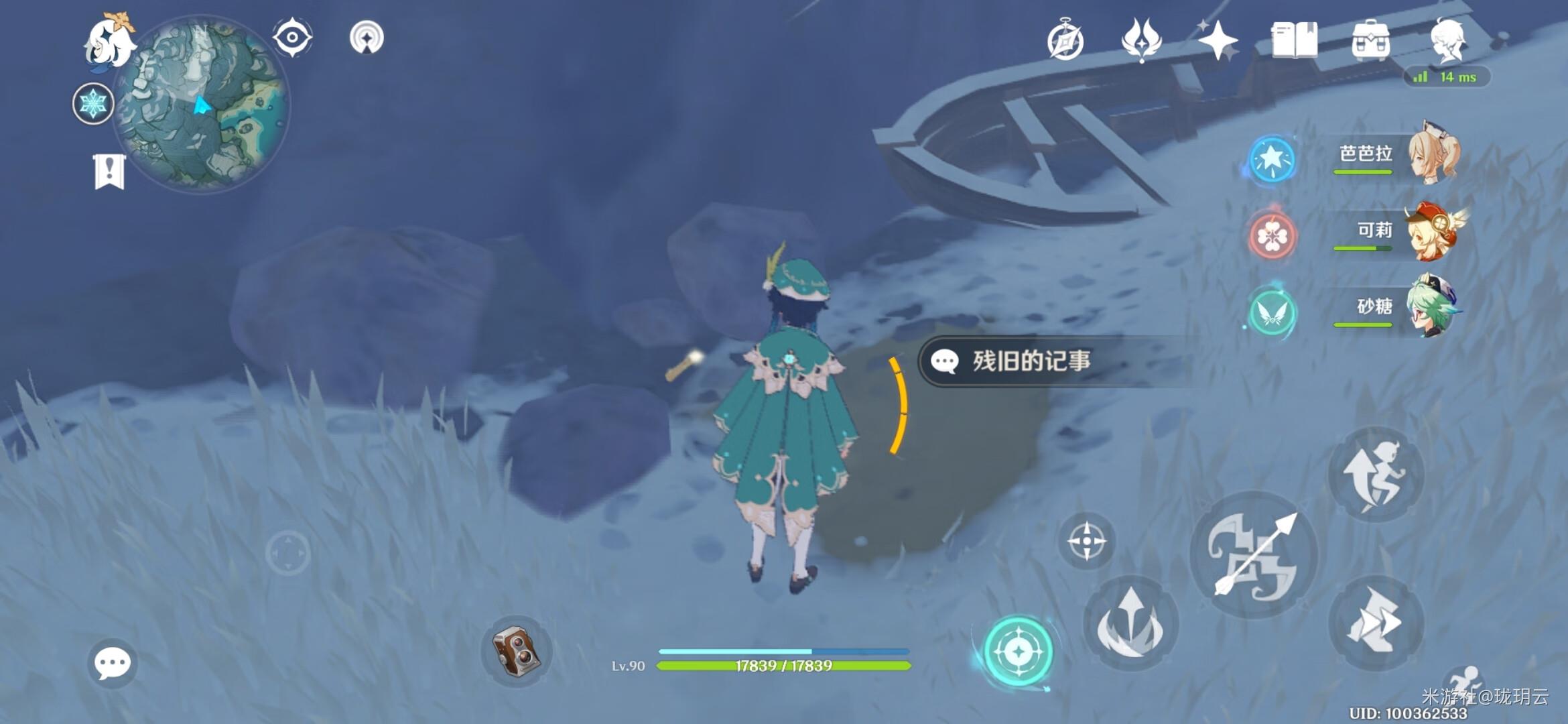Screen dimensions: 1568x724
Task: Open the Adventurer Handbook book icon
Action: 1294,40
